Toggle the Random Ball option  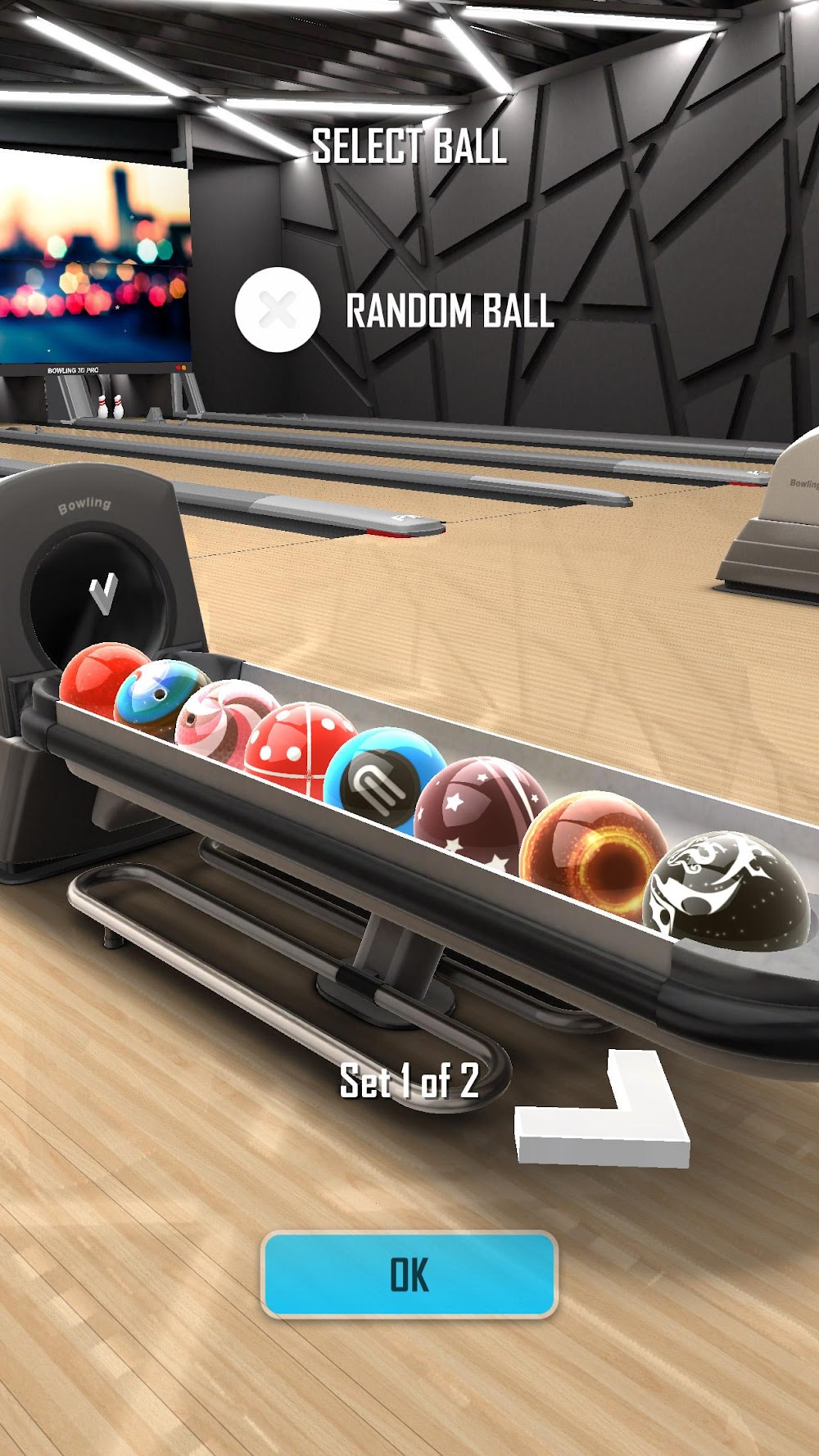[277, 310]
